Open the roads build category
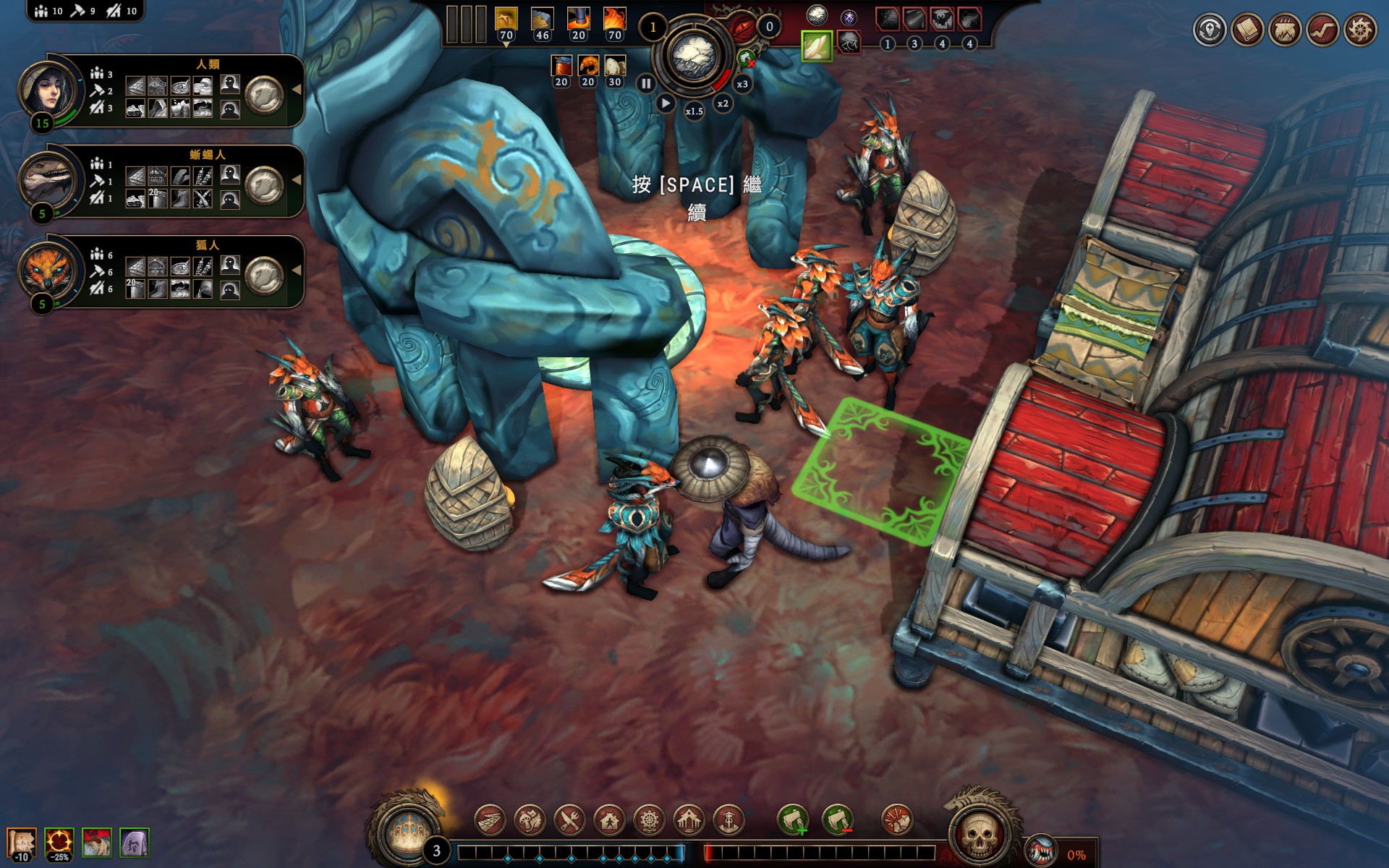This screenshot has width=1389, height=868. click(490, 820)
